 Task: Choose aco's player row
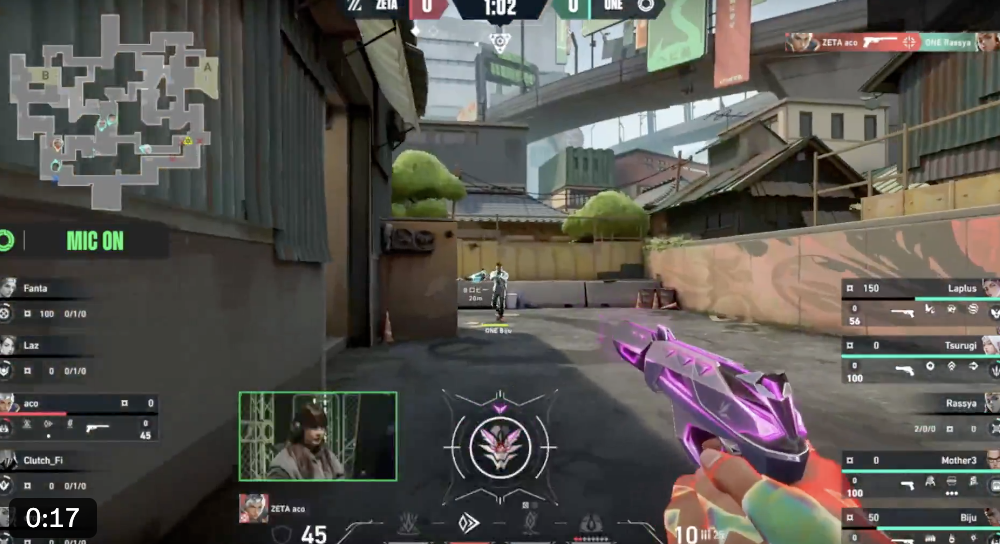78,415
